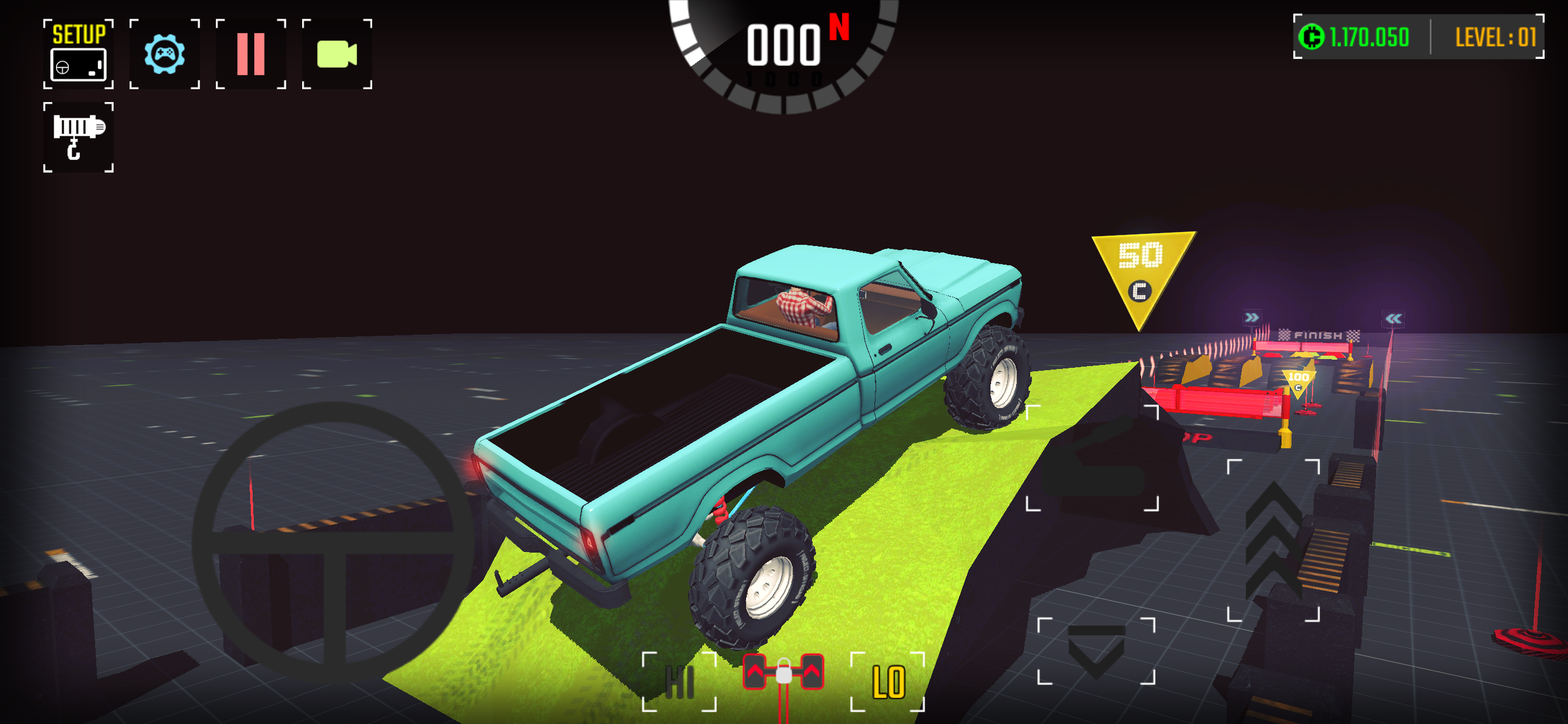Toggle the differential lock
This screenshot has width=1568, height=724.
pyautogui.click(x=783, y=673)
